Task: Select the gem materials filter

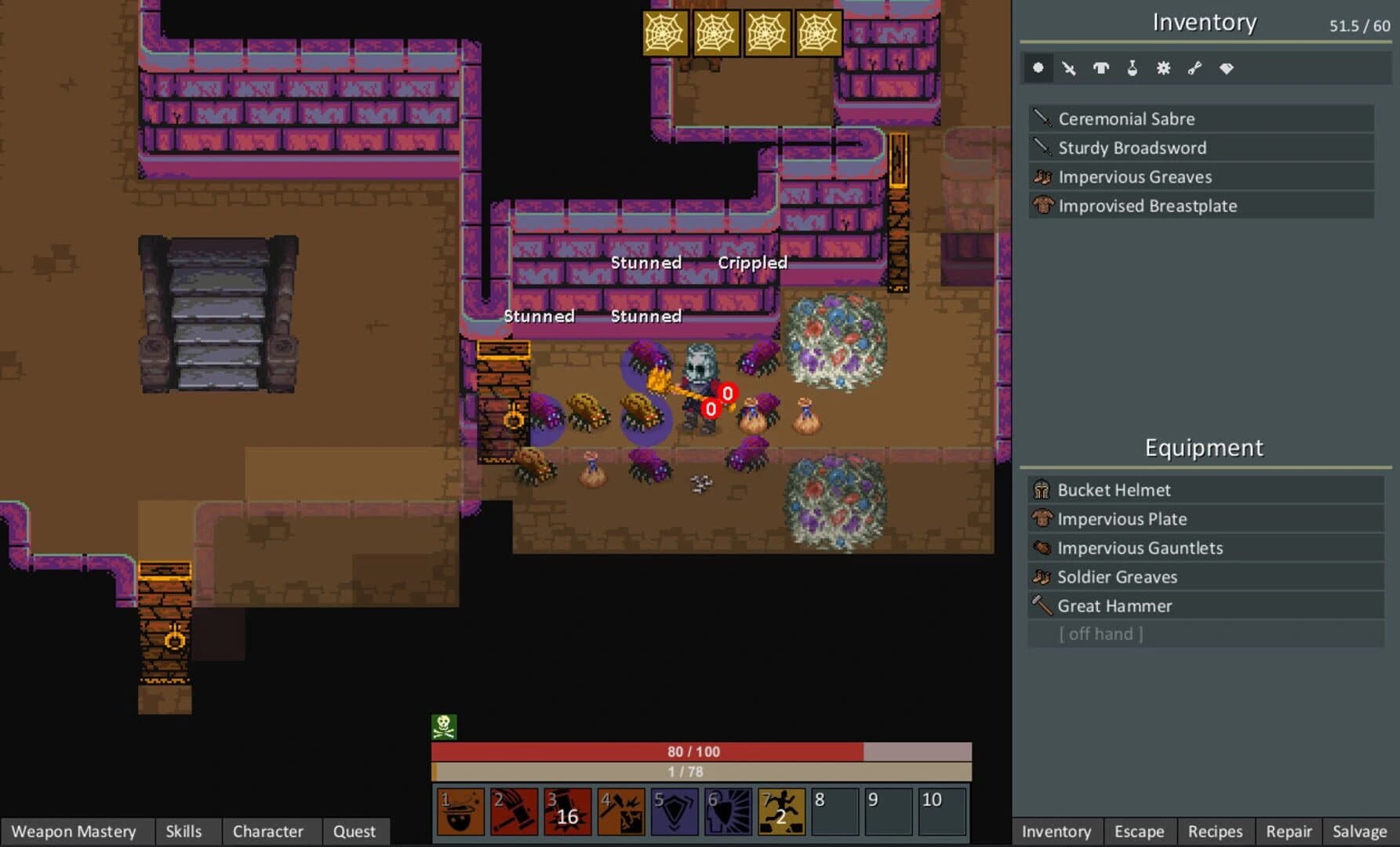Action: coord(1225,68)
